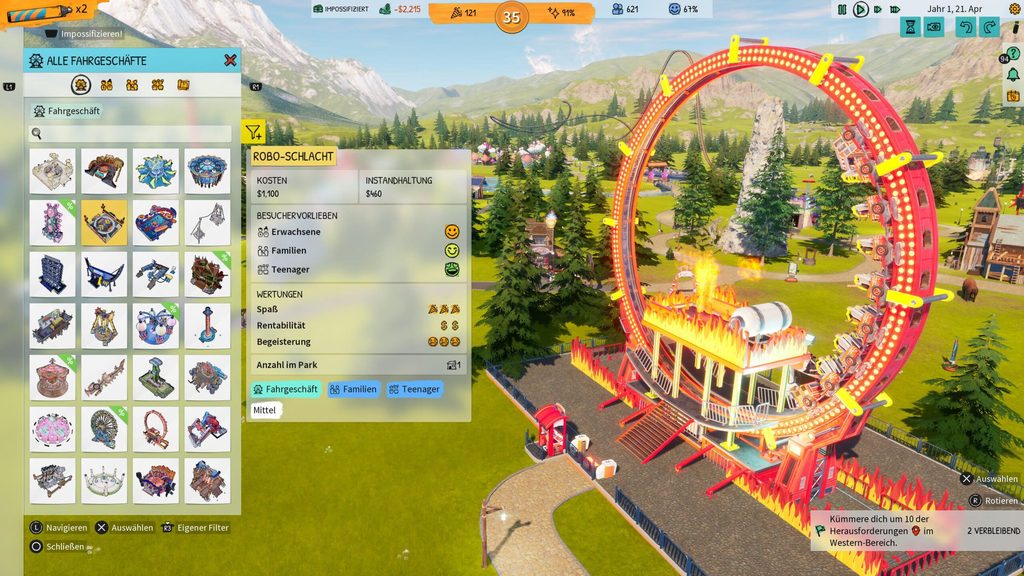Click the redo arrow button
The height and width of the screenshot is (576, 1024).
tap(991, 27)
